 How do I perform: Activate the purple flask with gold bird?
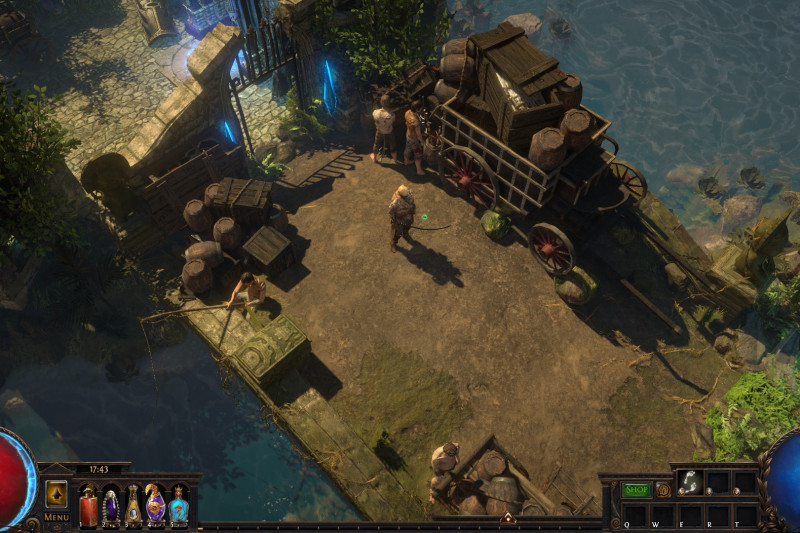pyautogui.click(x=155, y=504)
